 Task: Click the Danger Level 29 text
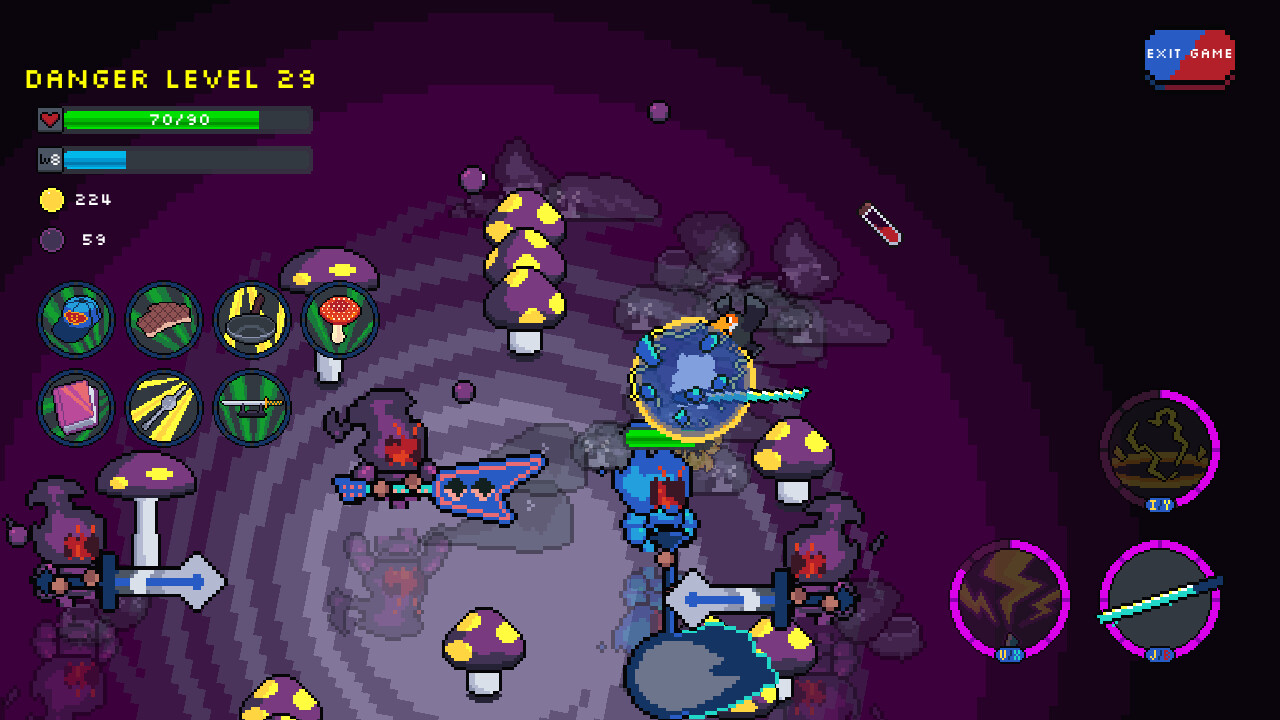pos(170,79)
